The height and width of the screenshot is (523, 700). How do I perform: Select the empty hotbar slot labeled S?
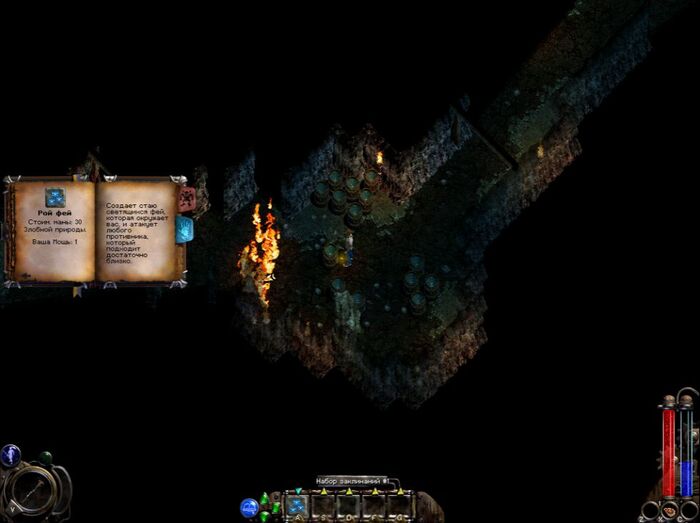pyautogui.click(x=324, y=506)
